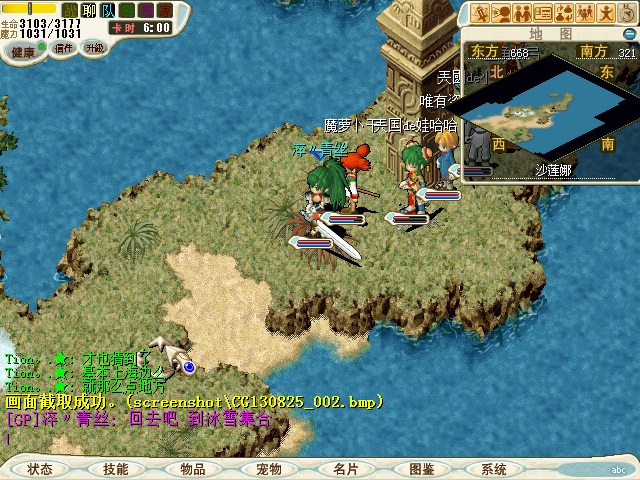The height and width of the screenshot is (480, 640).
Task: Toggle the 战 (battle) mode icon
Action: [x=70, y=10]
